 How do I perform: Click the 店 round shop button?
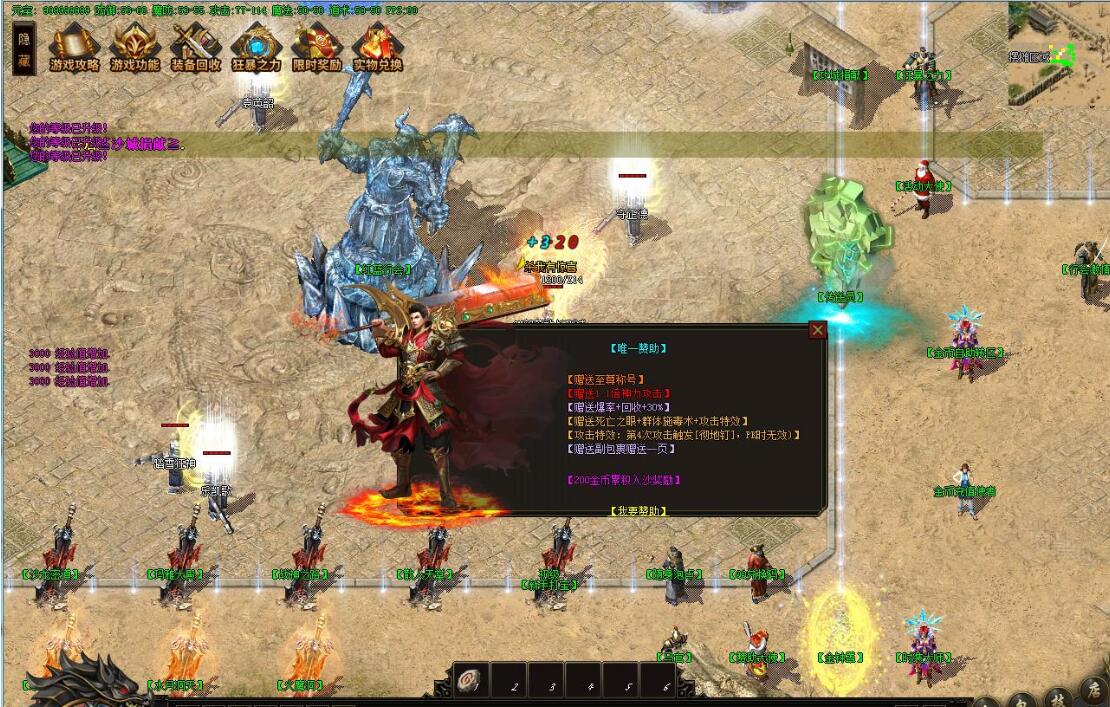pos(1093,693)
